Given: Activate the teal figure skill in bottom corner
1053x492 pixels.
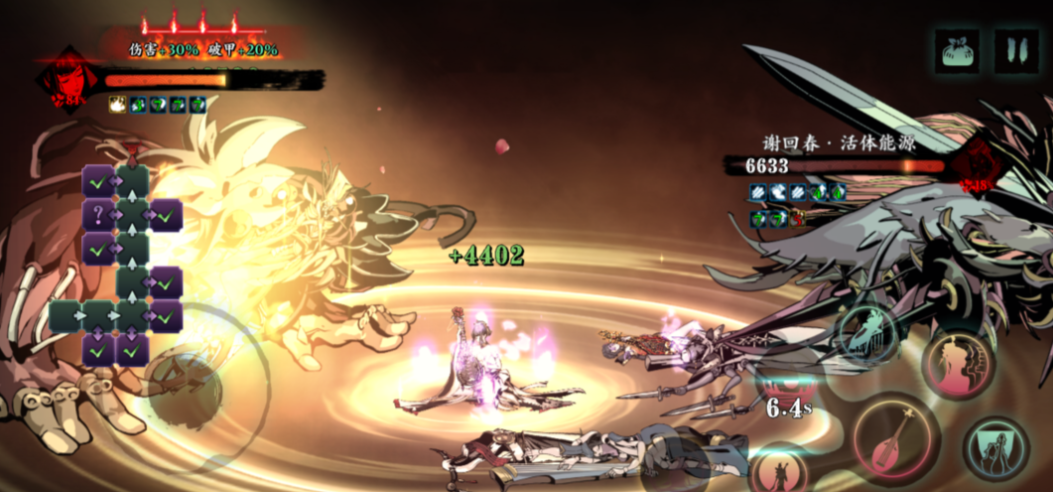Looking at the screenshot, I should tap(995, 450).
